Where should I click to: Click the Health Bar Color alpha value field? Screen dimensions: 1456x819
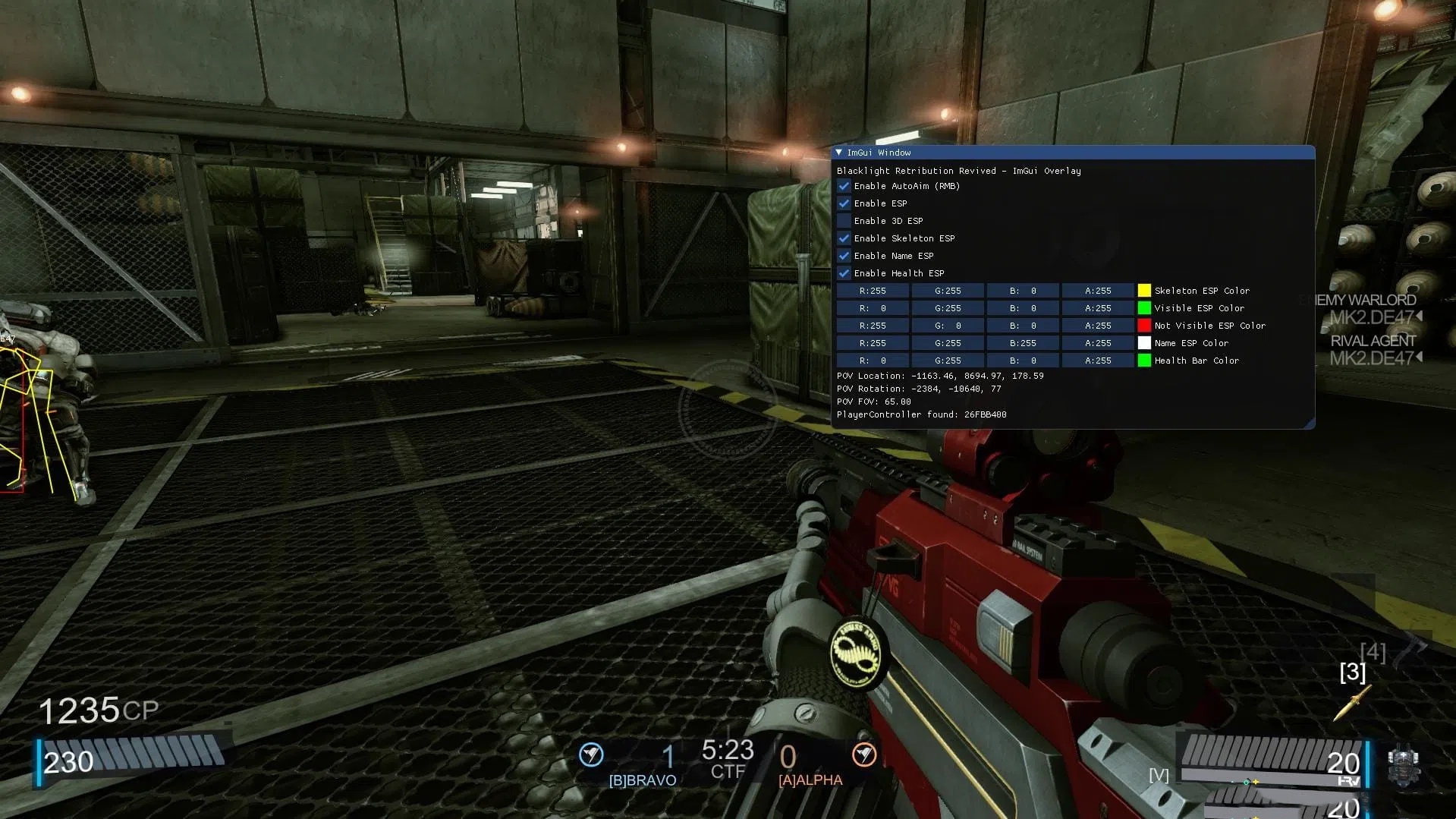[1098, 361]
